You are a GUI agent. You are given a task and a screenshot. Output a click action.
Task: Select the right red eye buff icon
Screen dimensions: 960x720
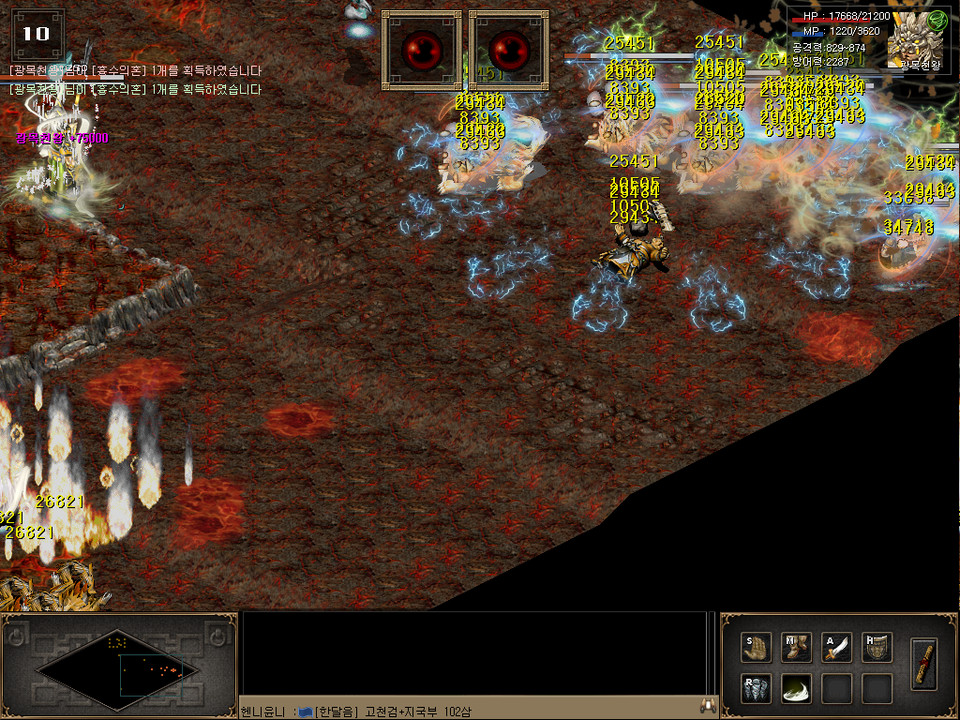point(509,49)
